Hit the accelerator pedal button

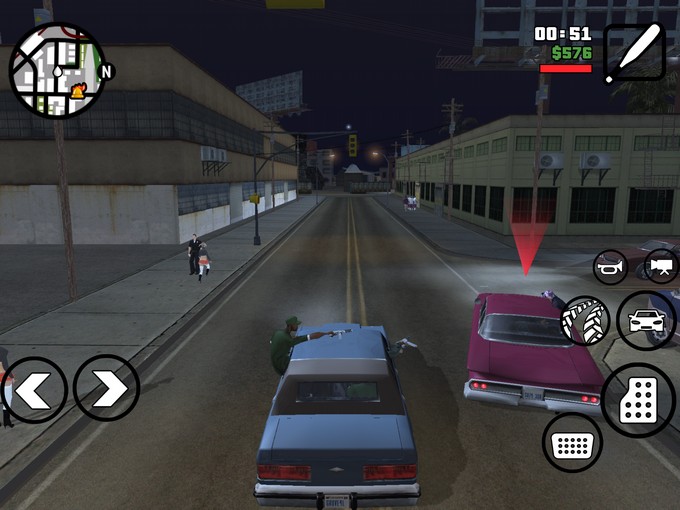tap(639, 400)
